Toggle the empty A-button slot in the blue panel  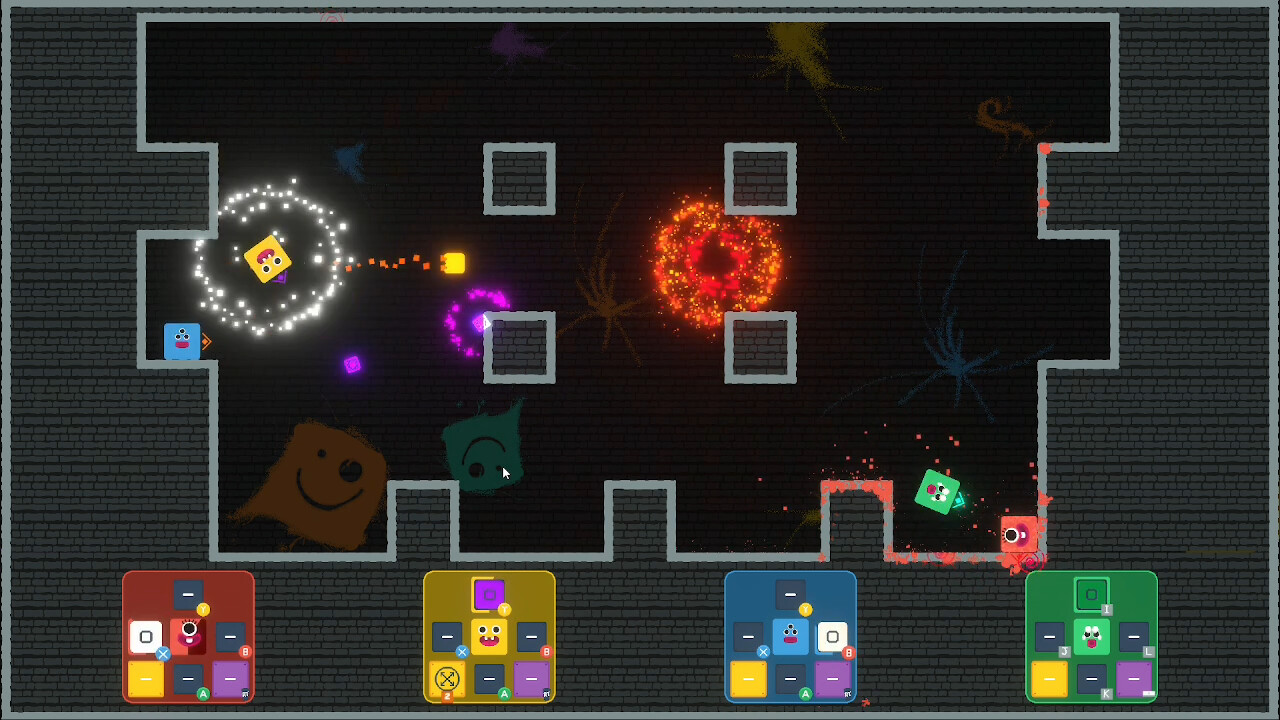[x=790, y=680]
